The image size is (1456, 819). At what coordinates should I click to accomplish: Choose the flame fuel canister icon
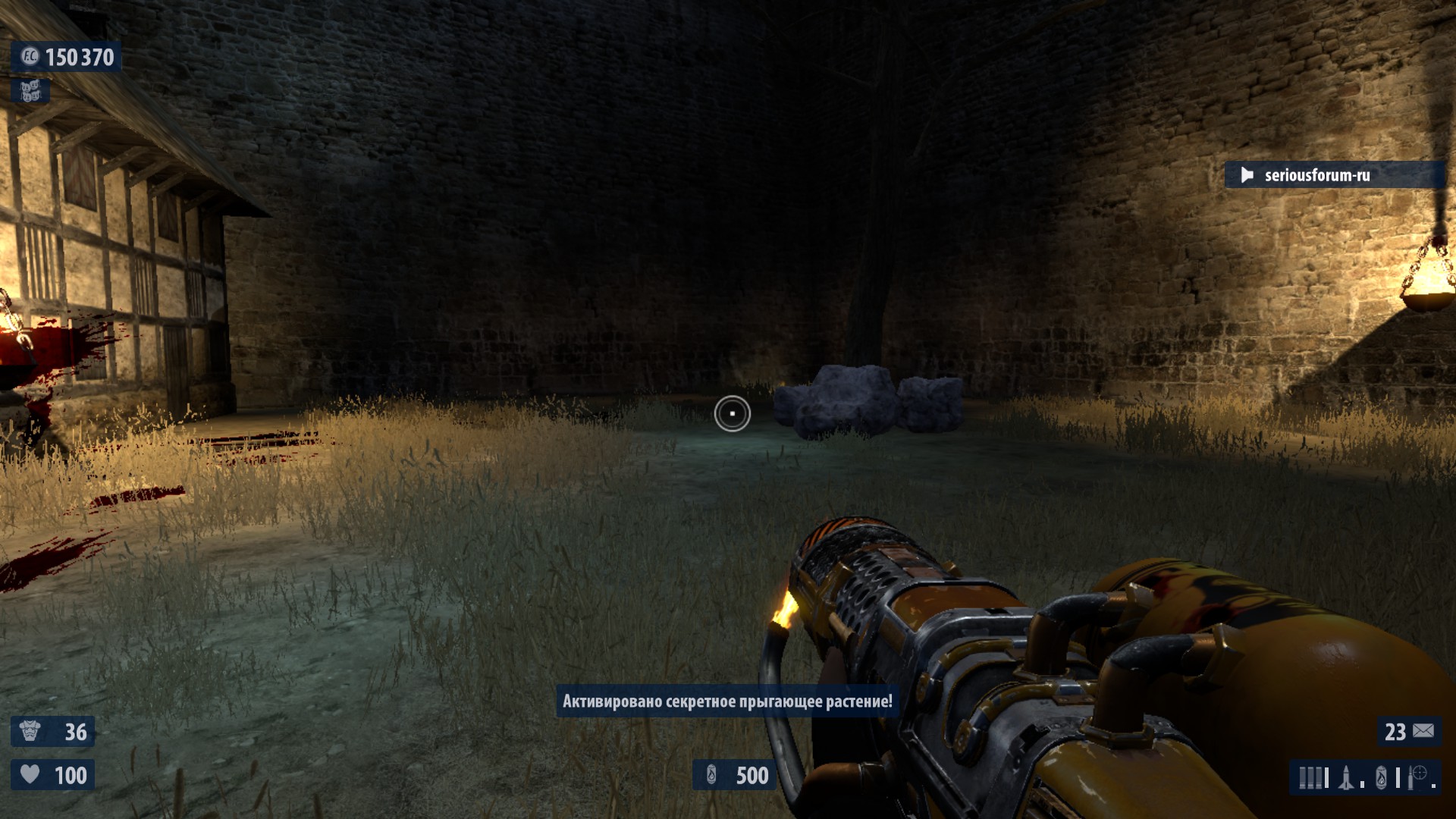click(x=1381, y=777)
